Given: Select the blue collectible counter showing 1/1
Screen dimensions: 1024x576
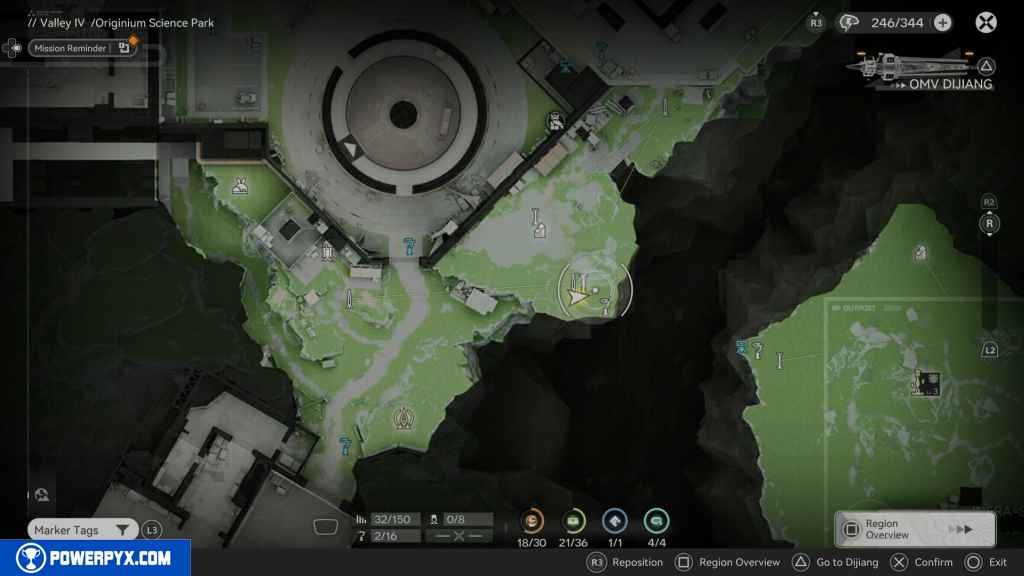Looking at the screenshot, I should [x=615, y=521].
